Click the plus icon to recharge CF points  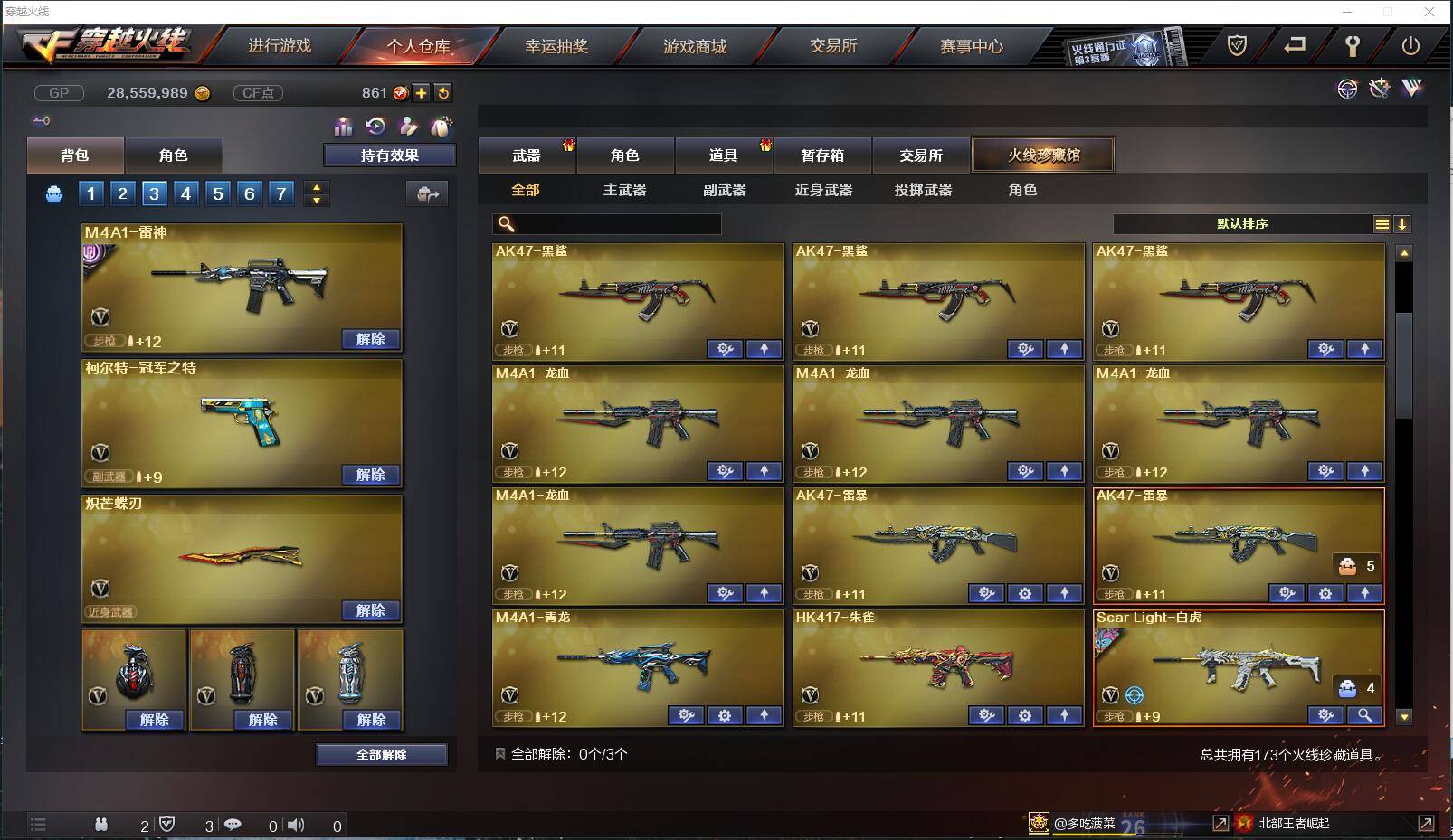[x=421, y=91]
